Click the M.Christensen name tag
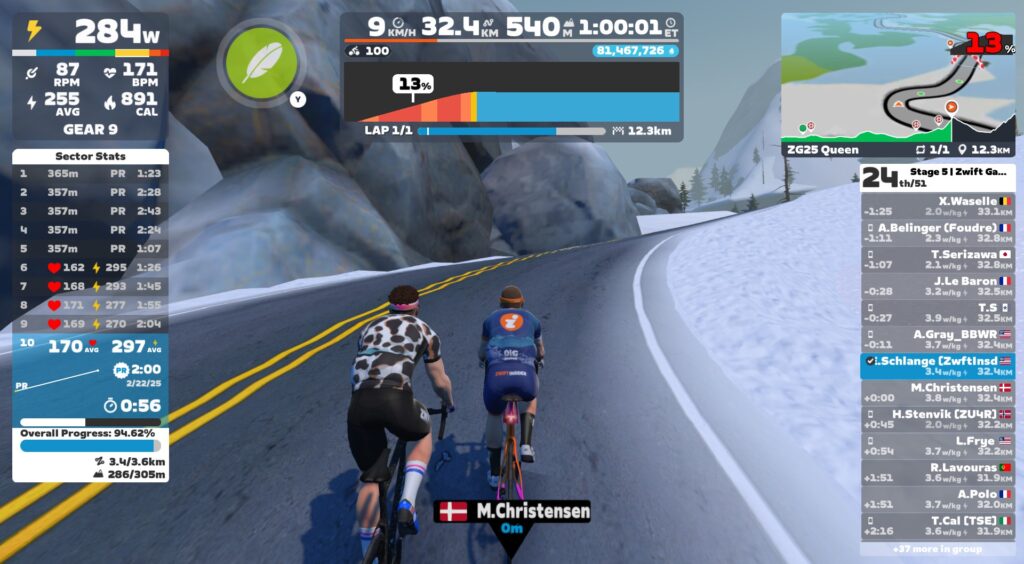 pos(513,512)
